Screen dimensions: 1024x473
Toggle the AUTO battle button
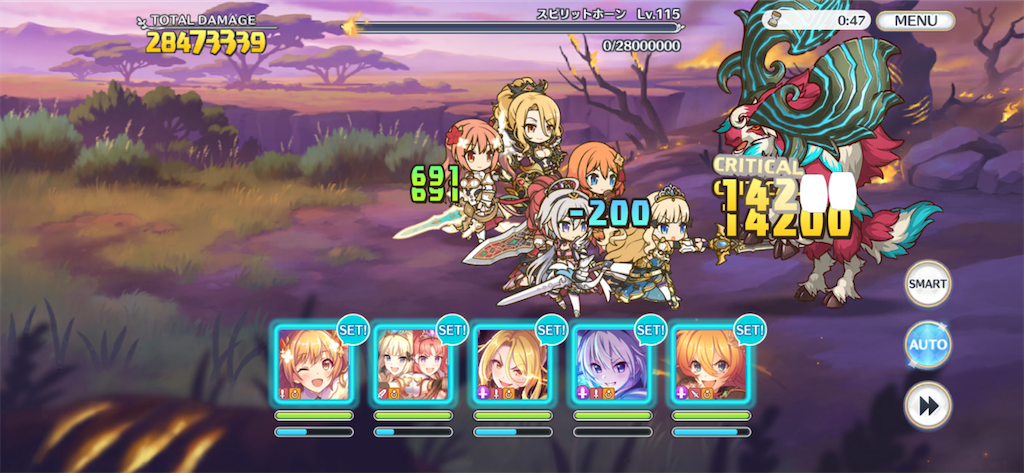click(927, 345)
